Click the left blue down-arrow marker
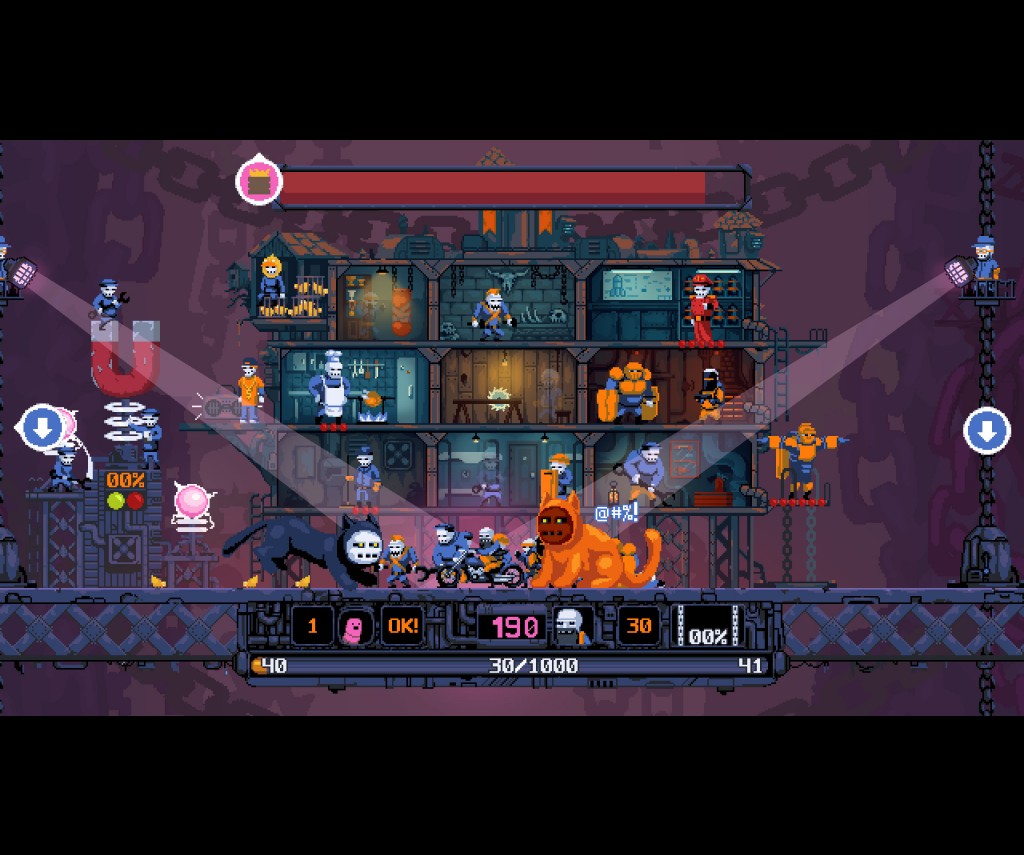This screenshot has width=1024, height=855. tap(43, 429)
